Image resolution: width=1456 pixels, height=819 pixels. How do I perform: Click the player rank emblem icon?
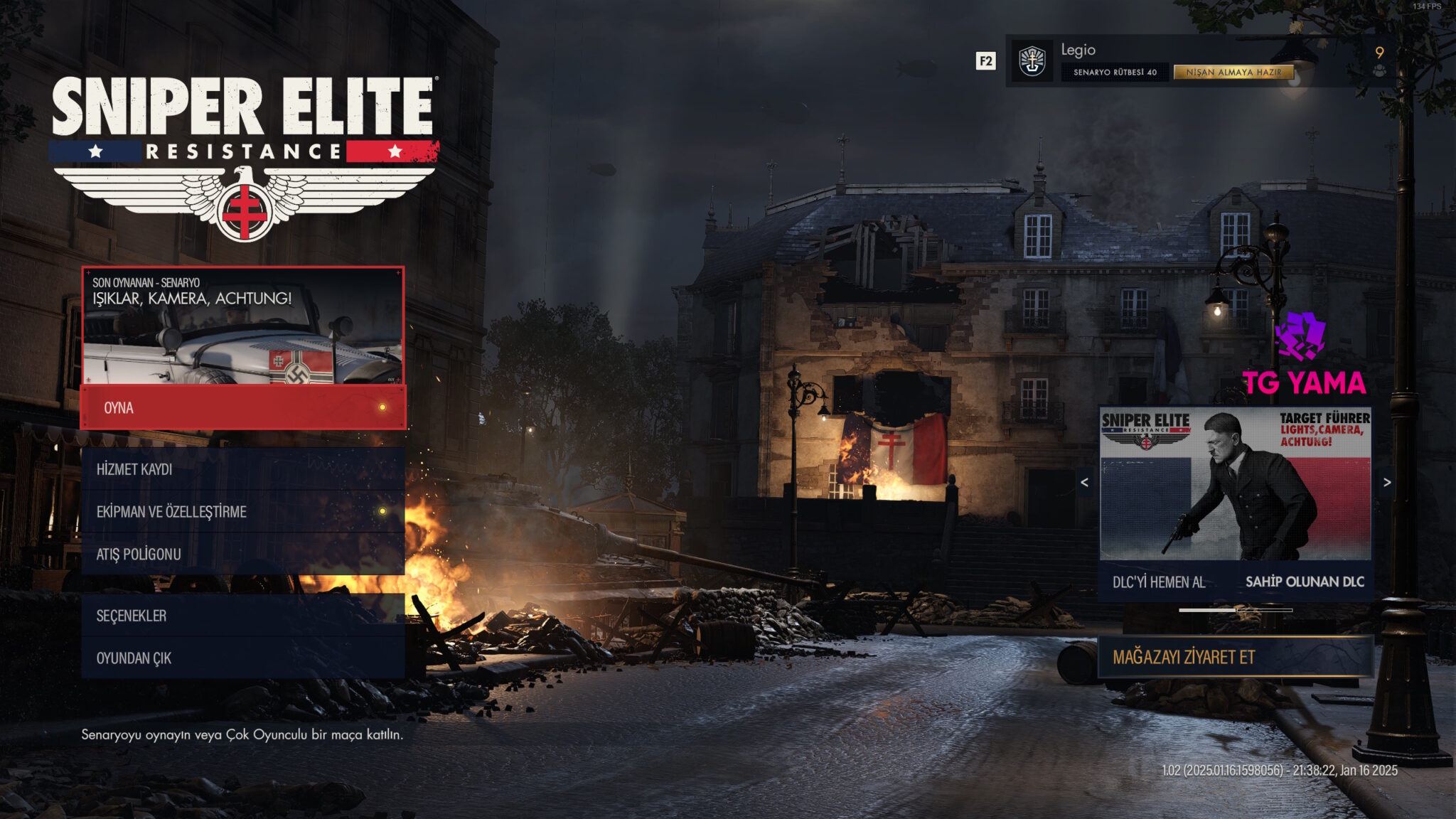pos(1032,61)
